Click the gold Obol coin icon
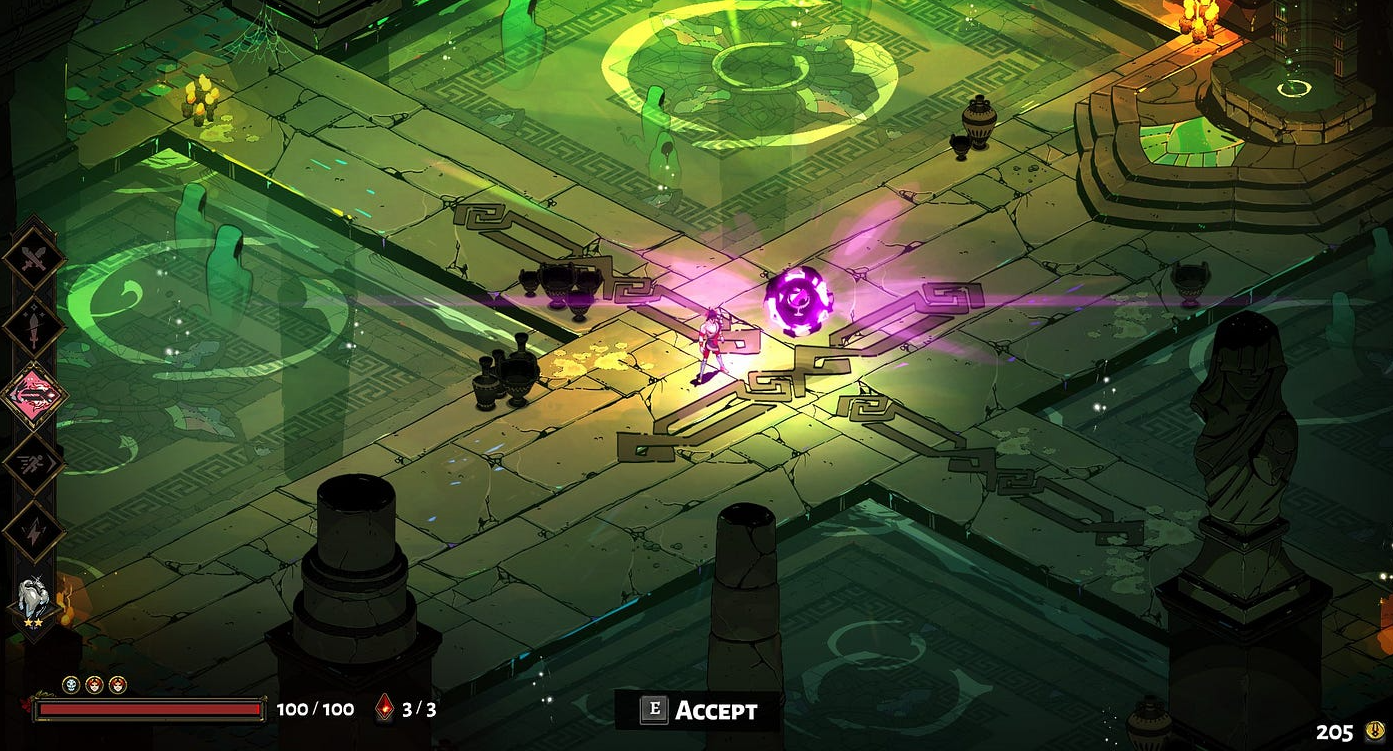This screenshot has width=1393, height=751. [1374, 731]
